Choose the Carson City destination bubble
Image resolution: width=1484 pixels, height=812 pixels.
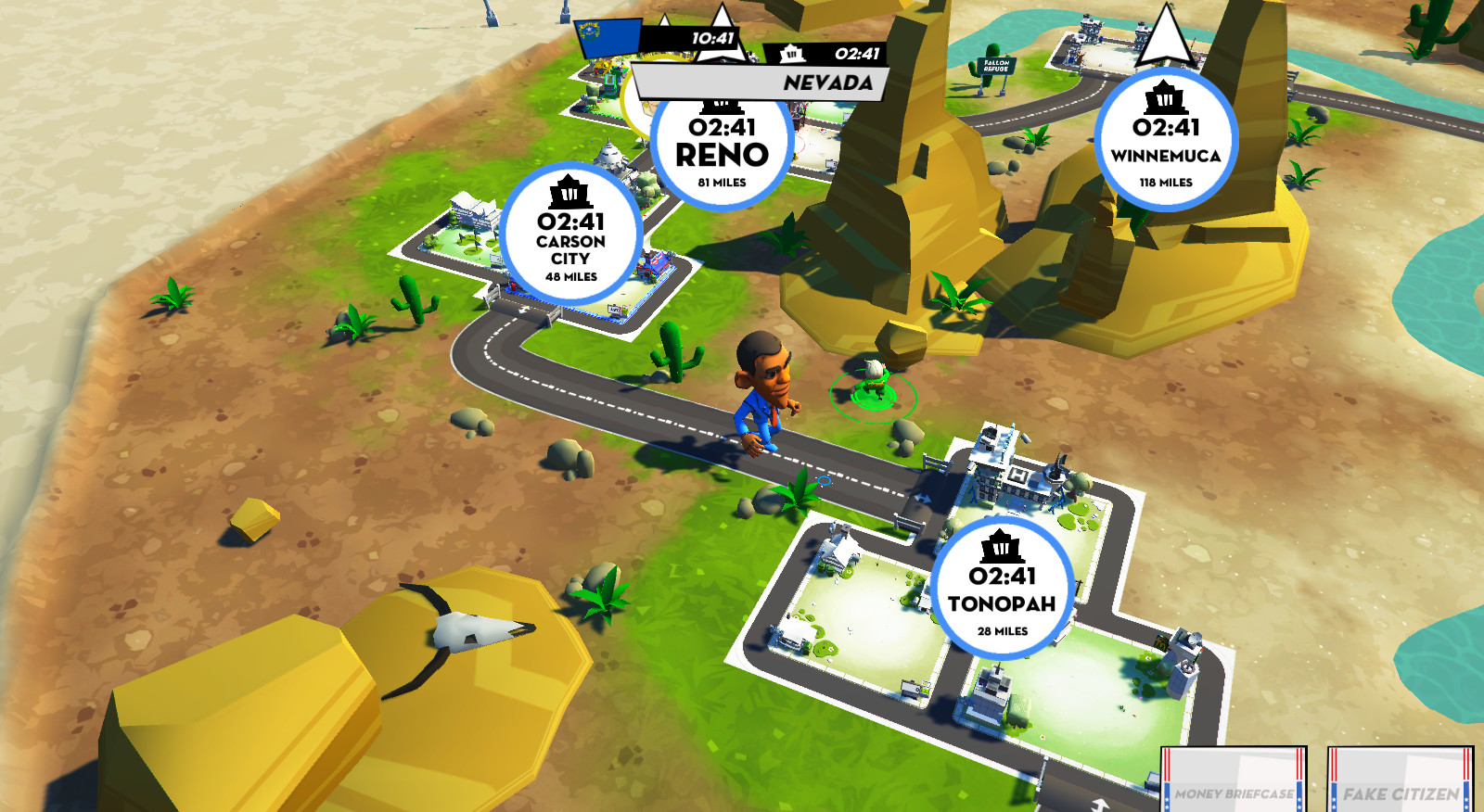click(570, 234)
